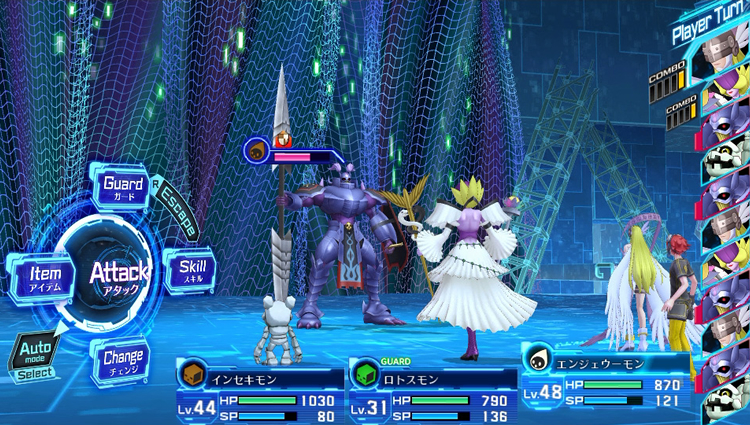Select the Lv.44 party member panel
This screenshot has height=425, width=750.
[258, 392]
